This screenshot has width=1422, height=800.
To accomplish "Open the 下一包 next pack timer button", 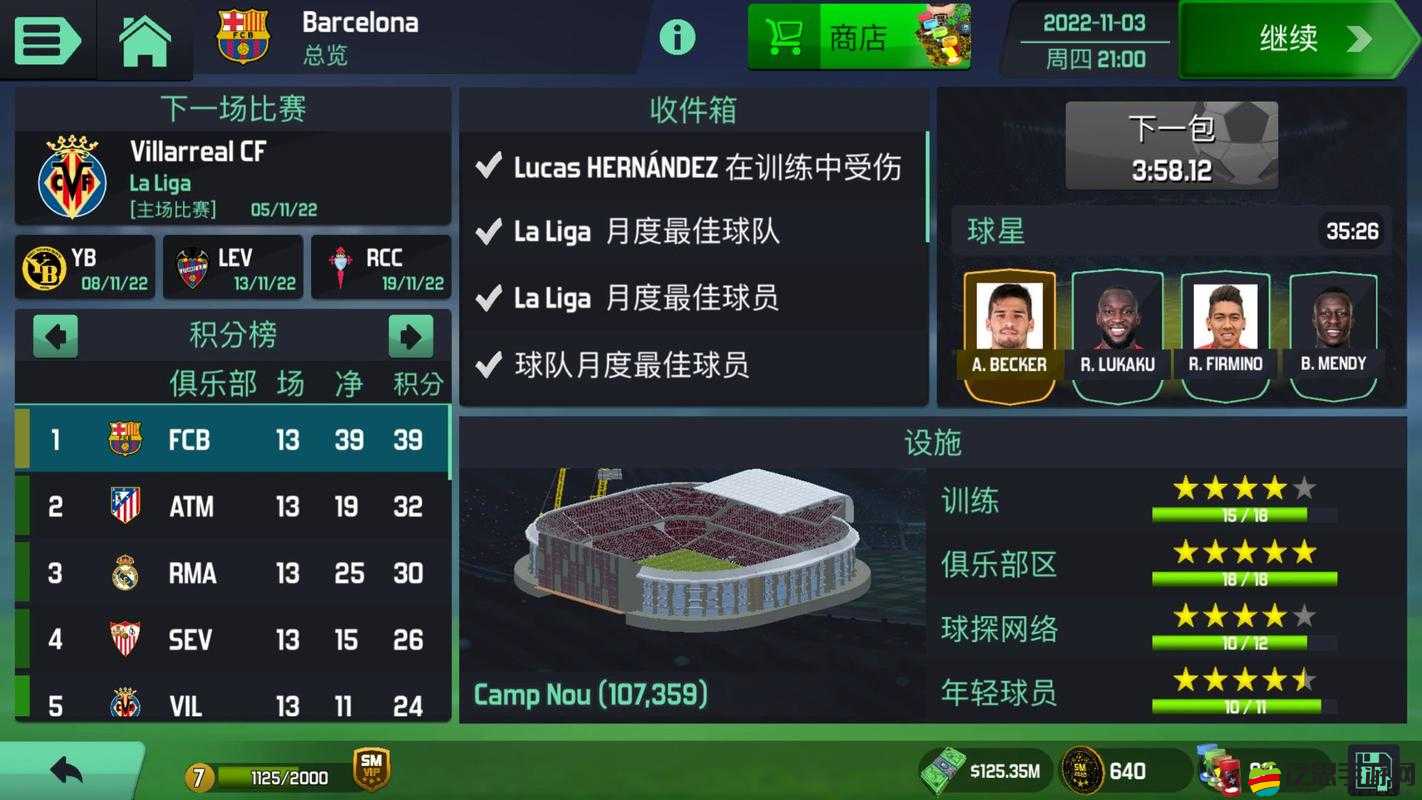I will pyautogui.click(x=1171, y=146).
